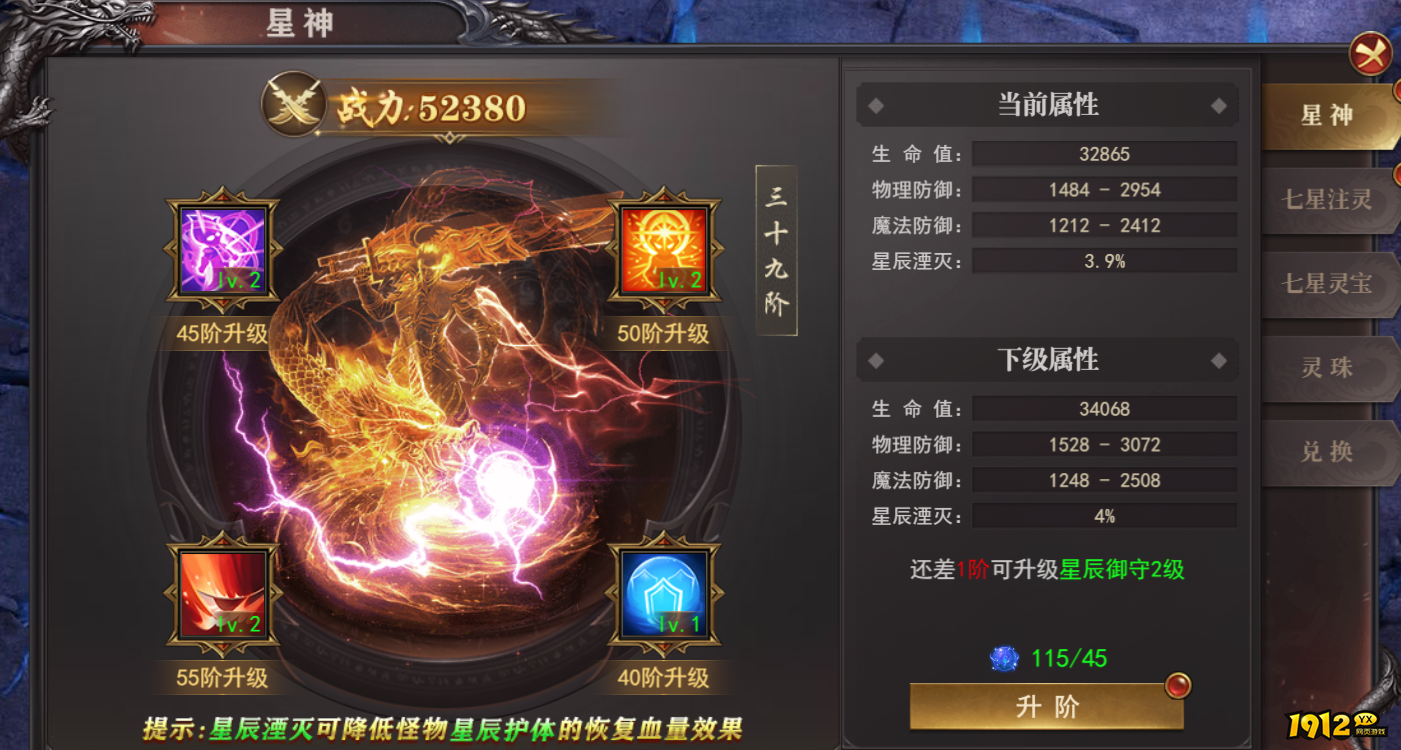Expand the 下级属性 attribute panel

tap(1046, 360)
